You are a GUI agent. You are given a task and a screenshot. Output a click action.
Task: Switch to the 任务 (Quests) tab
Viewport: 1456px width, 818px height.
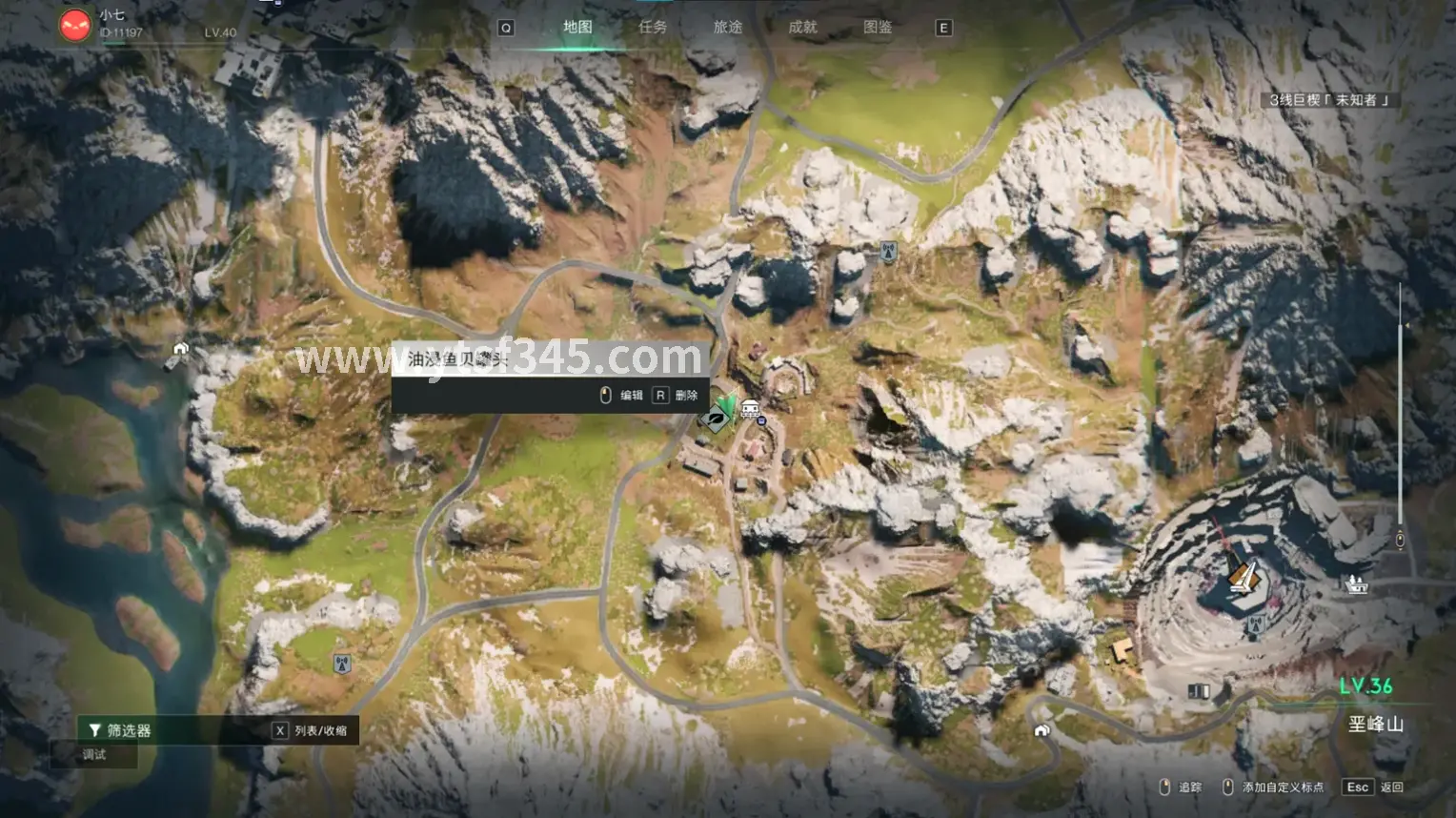tap(653, 28)
